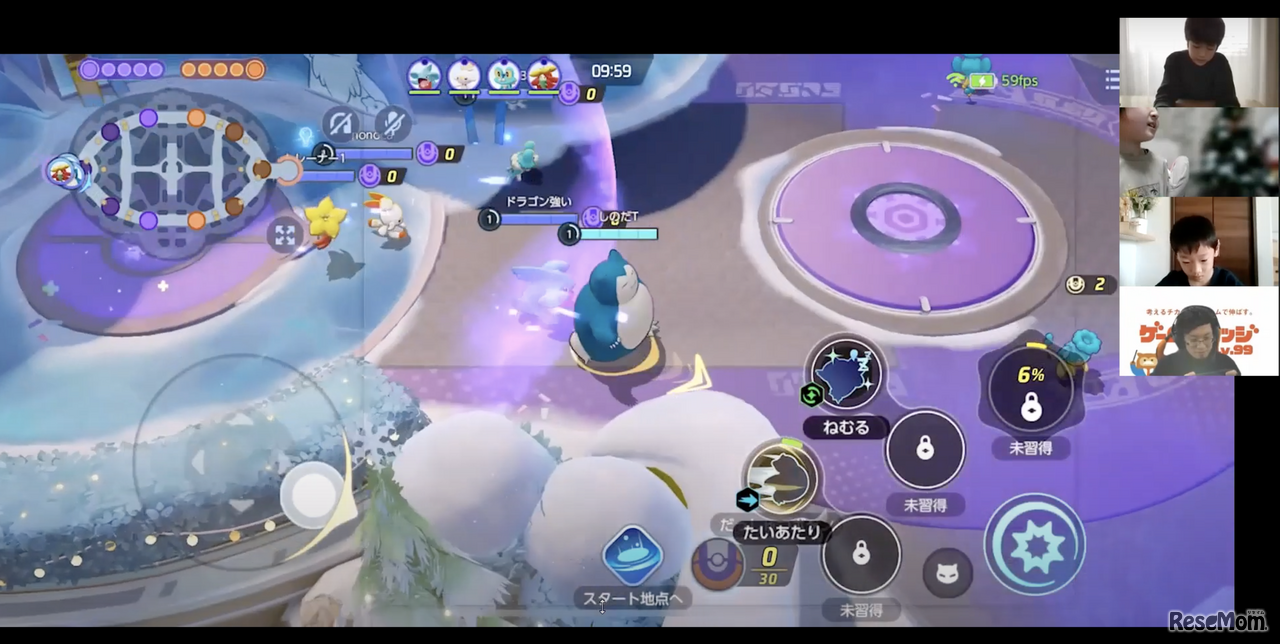Tap the basic attack button
This screenshot has width=1280, height=644.
tap(1034, 545)
